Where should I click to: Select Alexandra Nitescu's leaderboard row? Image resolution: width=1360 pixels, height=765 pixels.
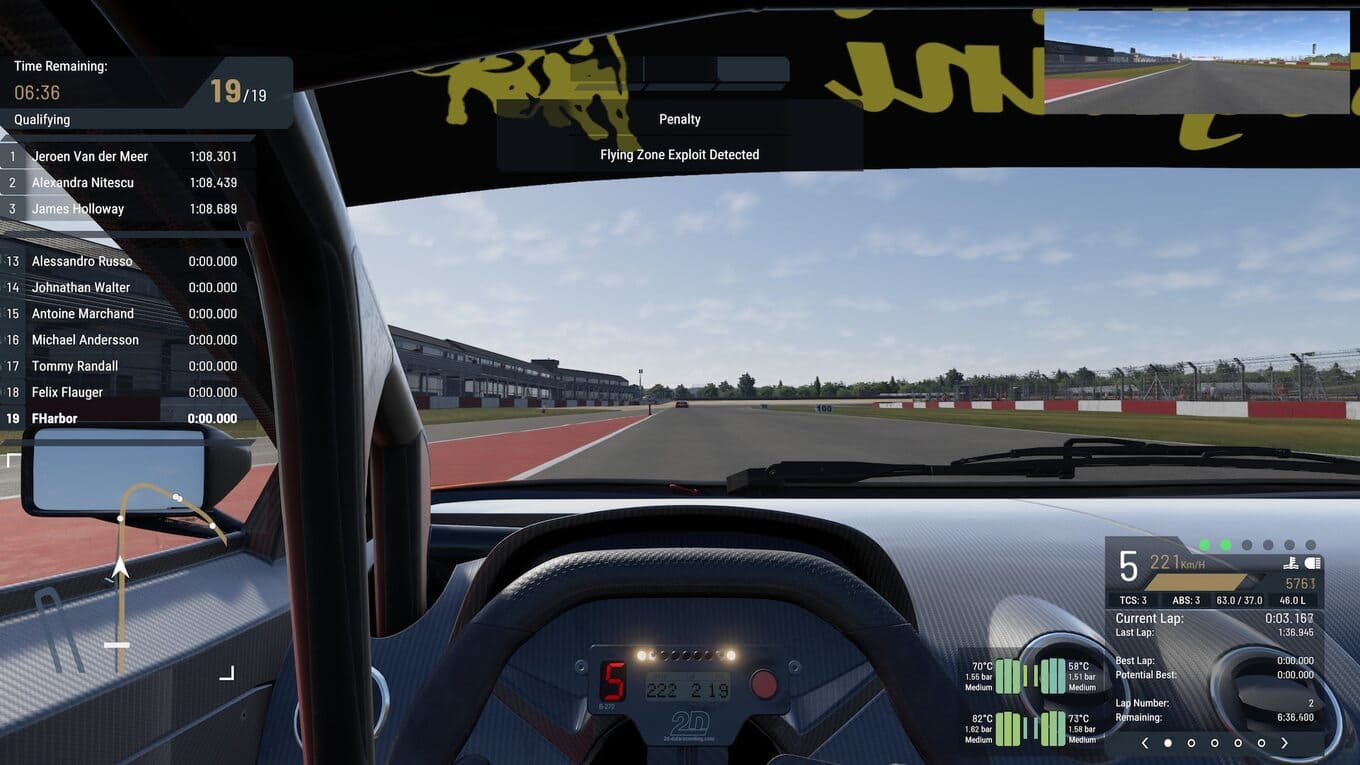click(x=125, y=182)
